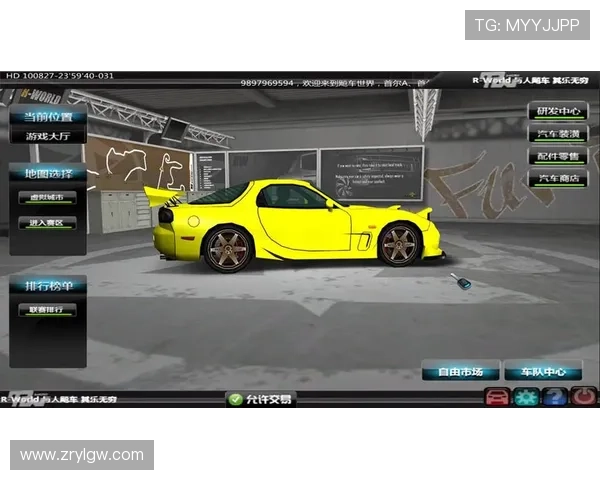Choose the 进入赛区 enter race zone button
This screenshot has height=480, width=600.
pyautogui.click(x=47, y=223)
